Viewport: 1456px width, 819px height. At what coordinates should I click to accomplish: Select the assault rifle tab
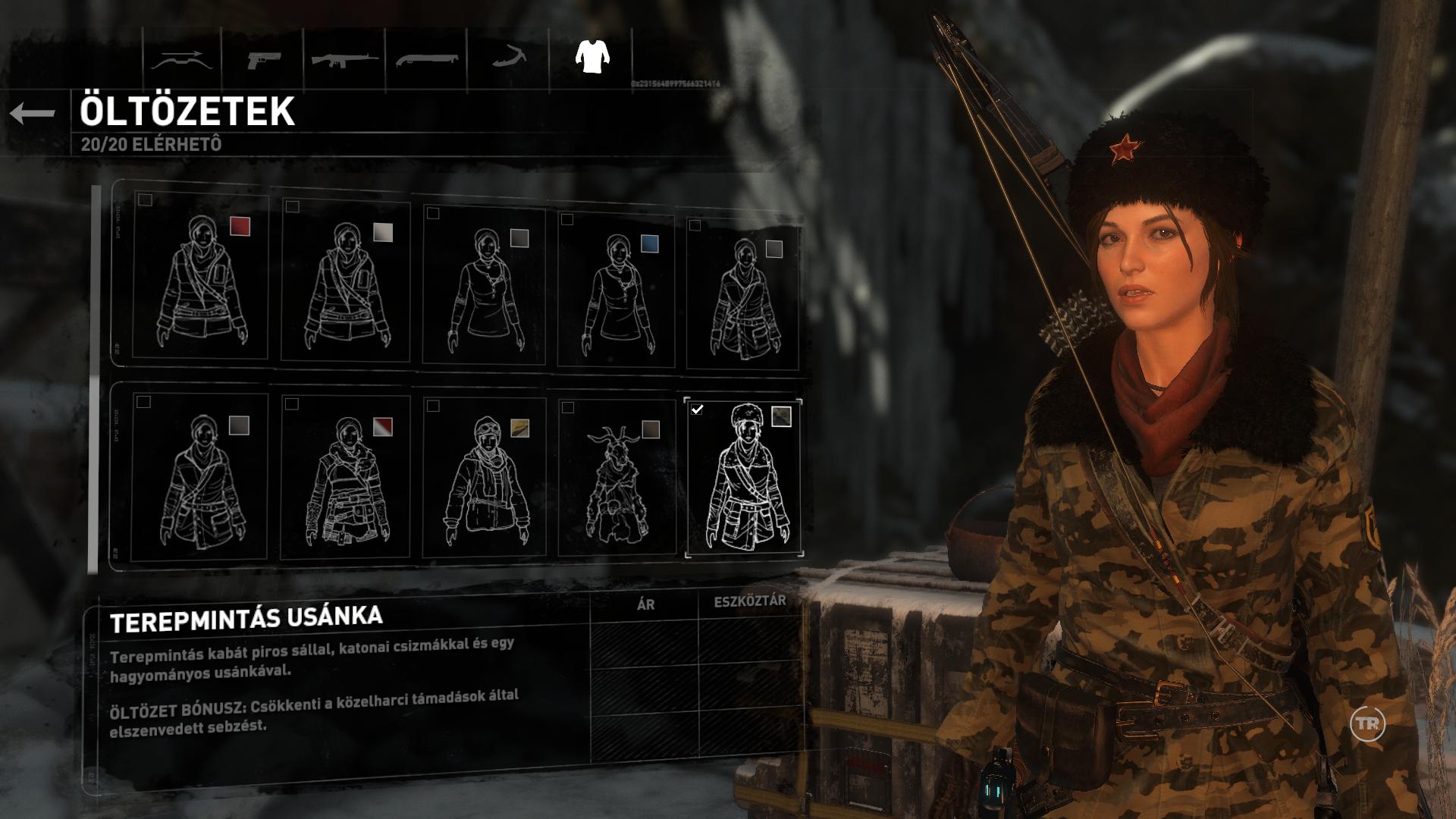(345, 60)
